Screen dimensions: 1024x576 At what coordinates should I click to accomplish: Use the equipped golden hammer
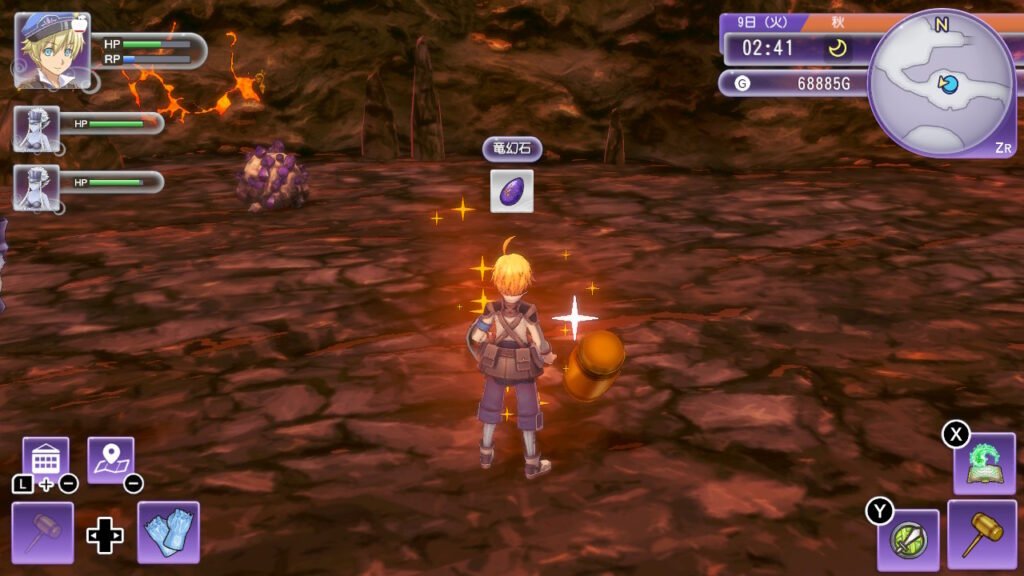pyautogui.click(x=982, y=534)
